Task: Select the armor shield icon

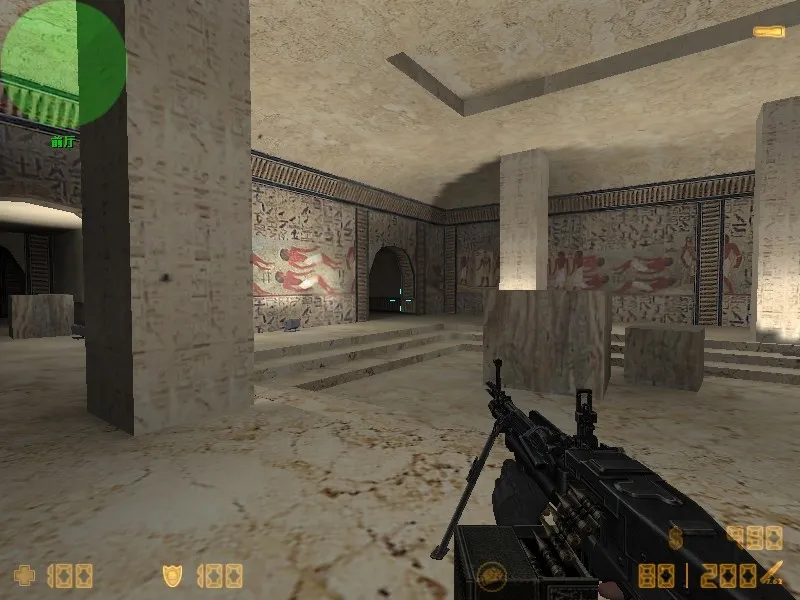Action: click(172, 575)
